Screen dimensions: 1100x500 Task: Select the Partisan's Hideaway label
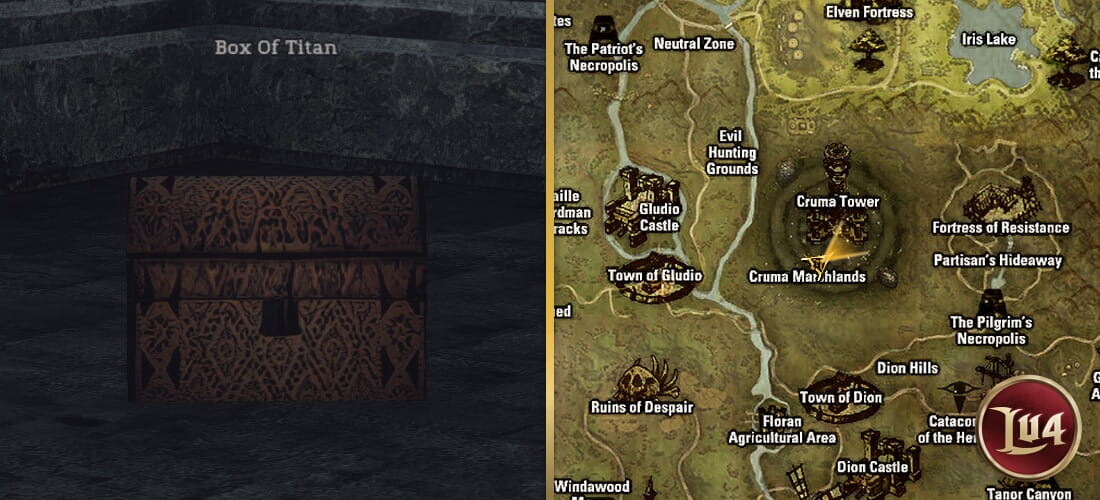point(997,261)
